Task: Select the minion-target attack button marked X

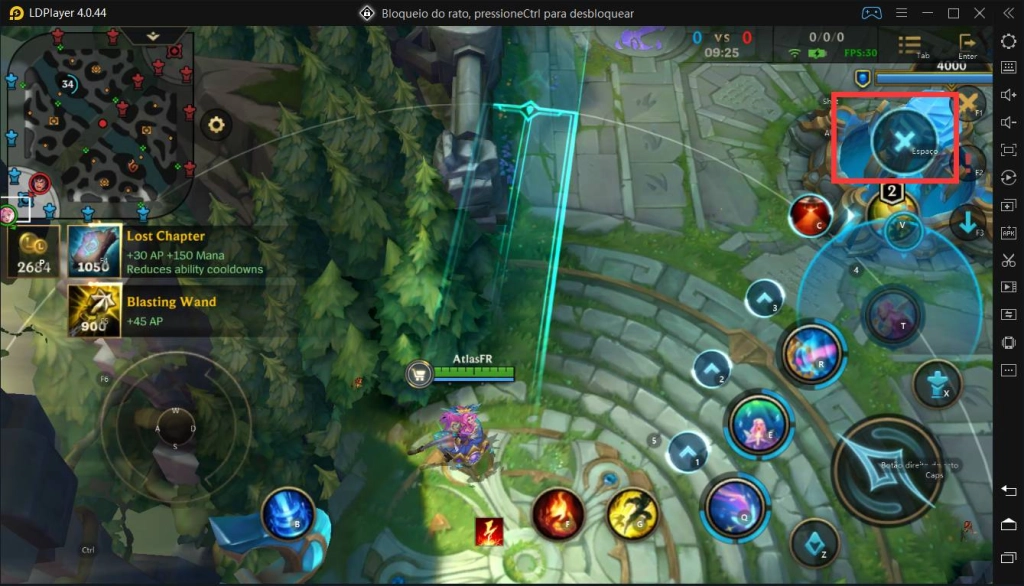Action: coord(936,384)
